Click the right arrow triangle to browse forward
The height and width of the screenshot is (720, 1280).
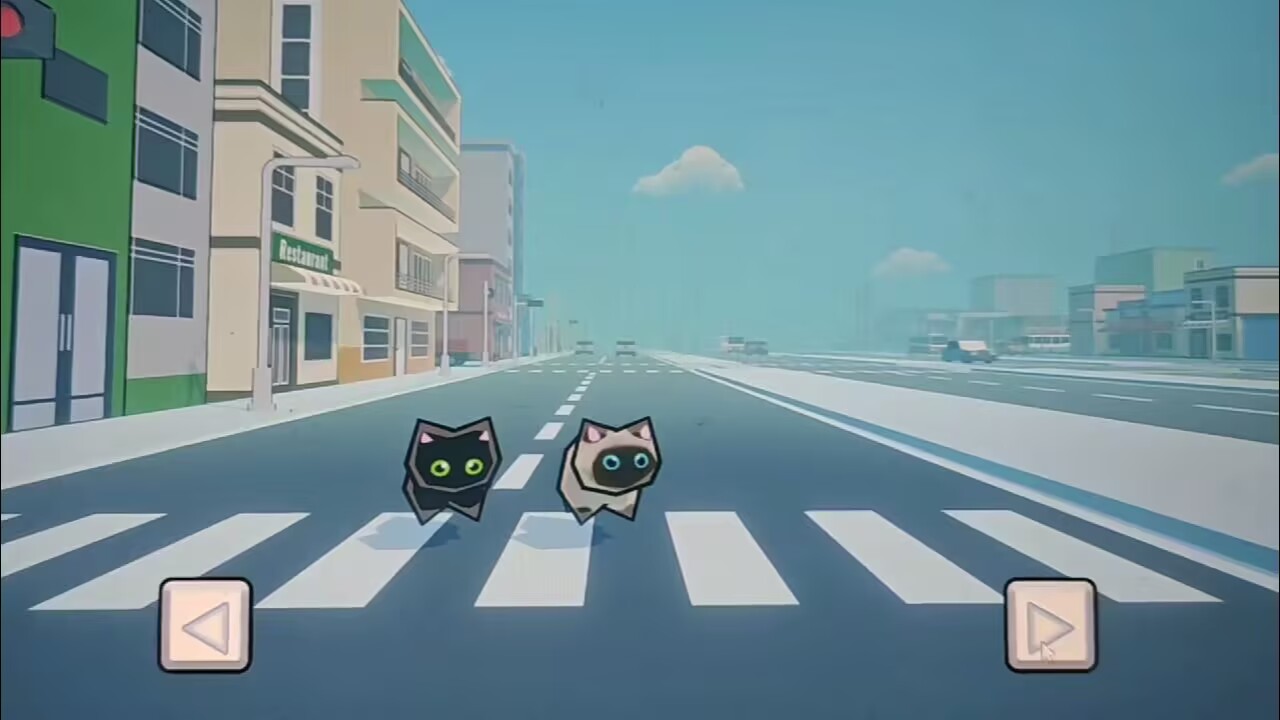[1050, 630]
